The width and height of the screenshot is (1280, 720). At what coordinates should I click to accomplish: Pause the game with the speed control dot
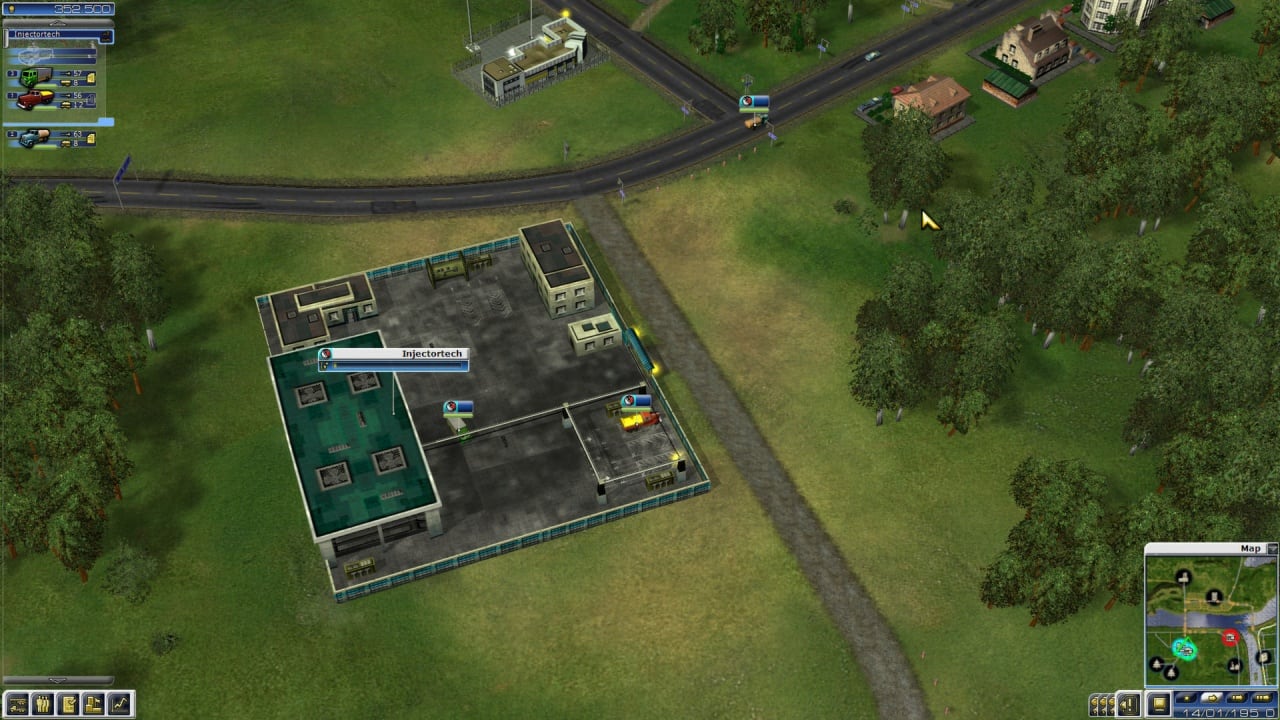[1187, 697]
